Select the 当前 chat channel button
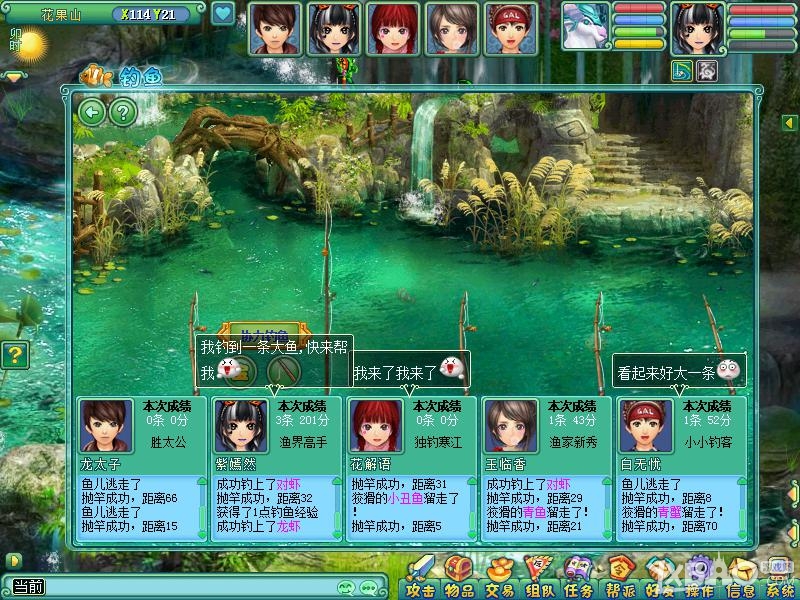This screenshot has width=800, height=600. pyautogui.click(x=27, y=587)
